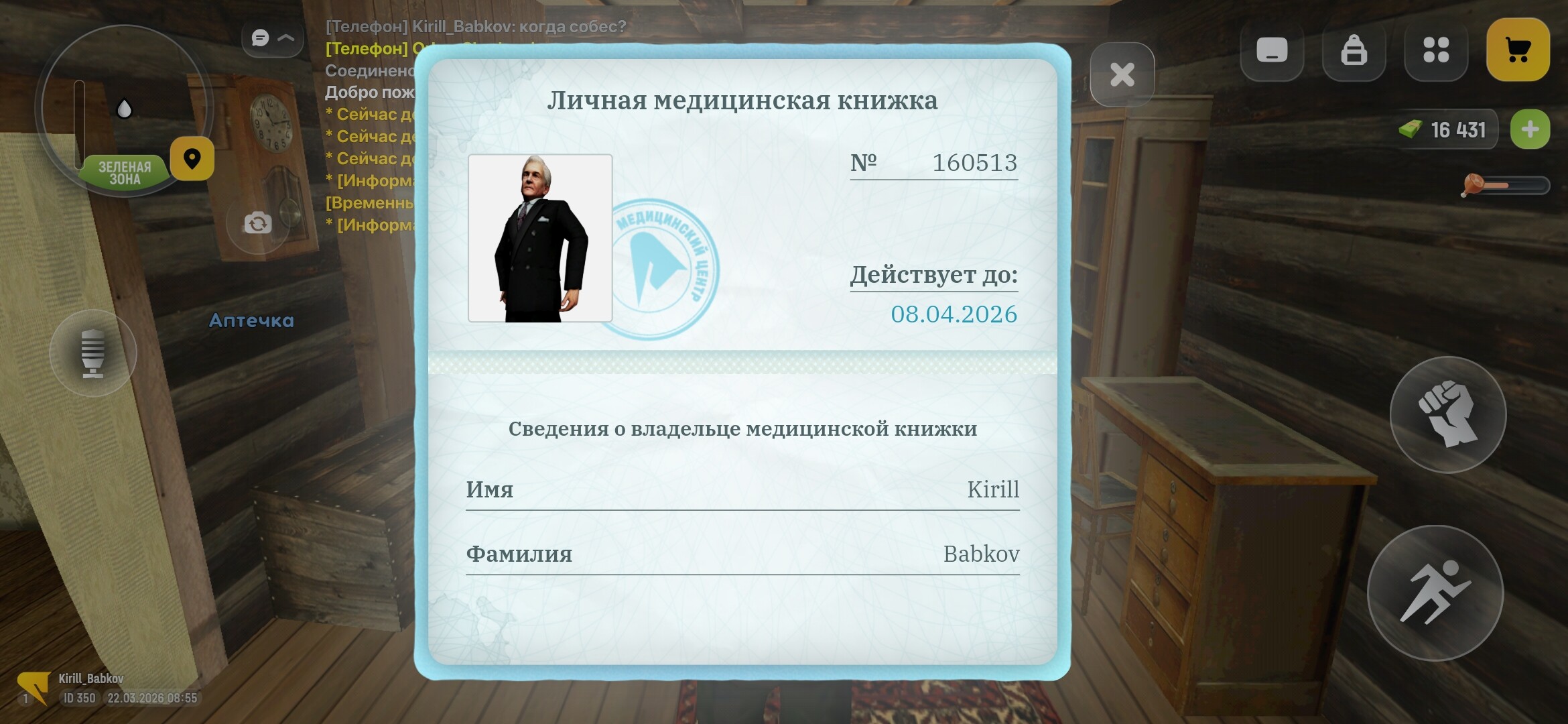Open the grid apps menu icon
Image resolution: width=1568 pixels, height=724 pixels.
pos(1435,50)
